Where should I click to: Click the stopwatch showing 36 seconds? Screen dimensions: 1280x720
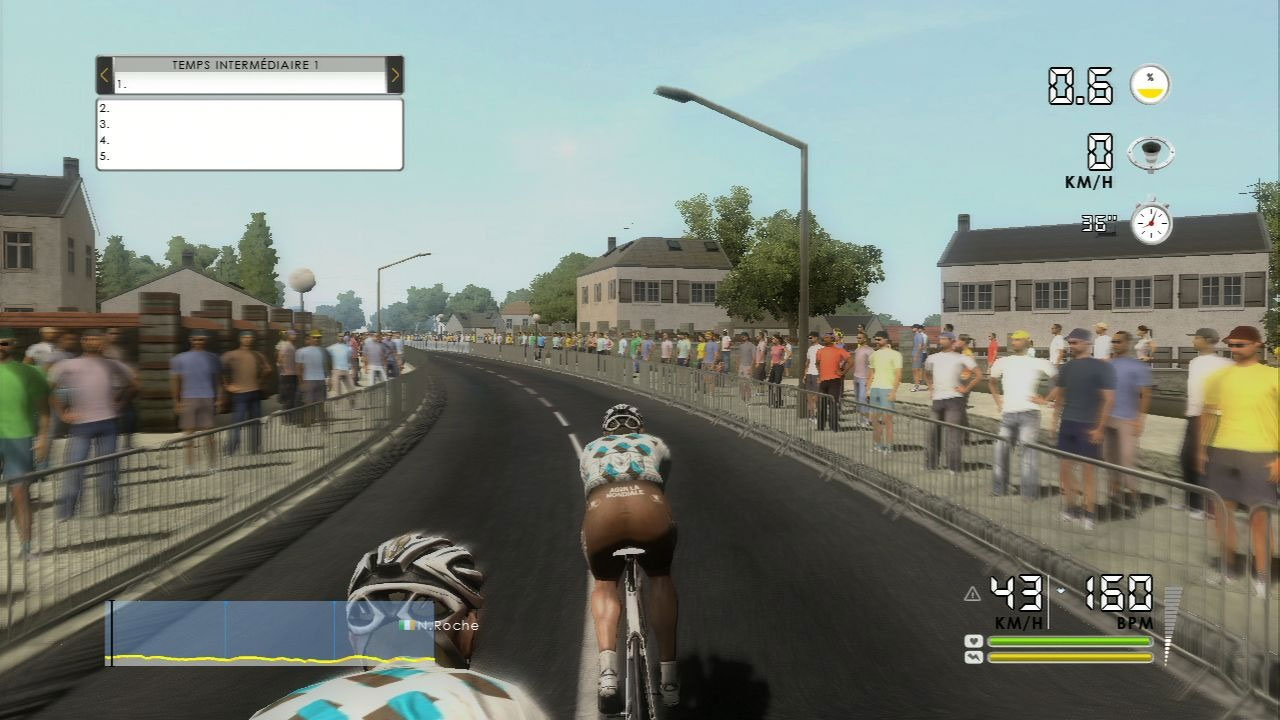coord(1152,222)
